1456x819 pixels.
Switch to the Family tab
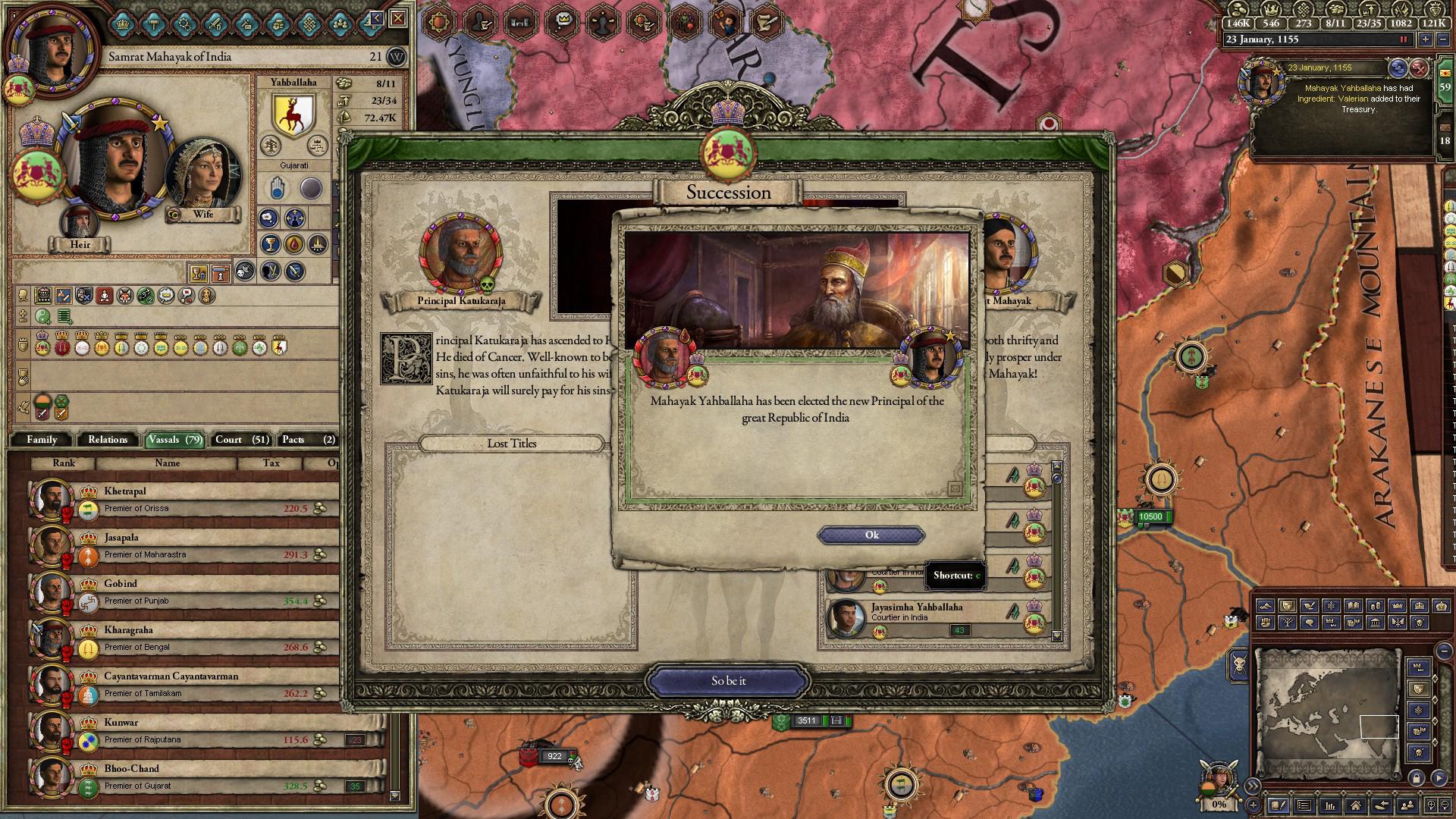(x=42, y=440)
